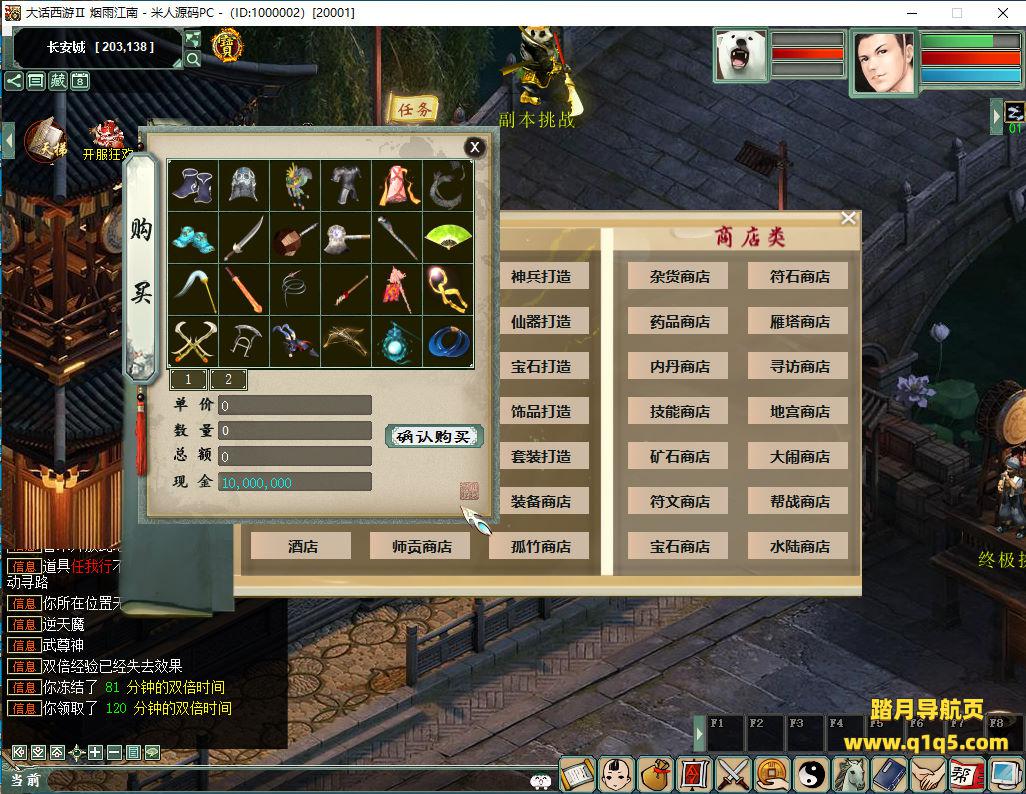The width and height of the screenshot is (1026, 794).
Task: Open the player character portrait
Action: (x=883, y=60)
